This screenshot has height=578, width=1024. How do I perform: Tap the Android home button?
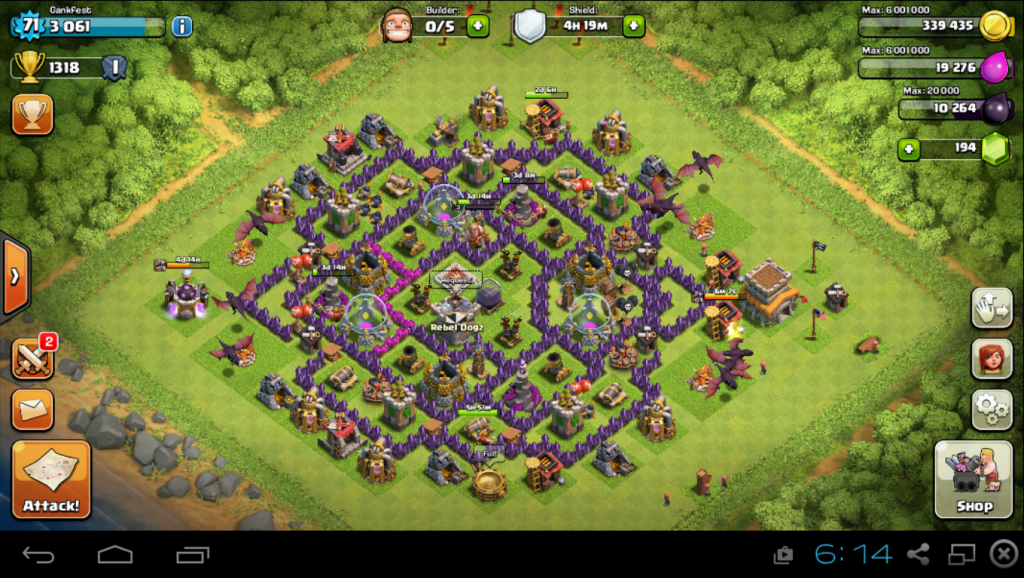click(115, 554)
